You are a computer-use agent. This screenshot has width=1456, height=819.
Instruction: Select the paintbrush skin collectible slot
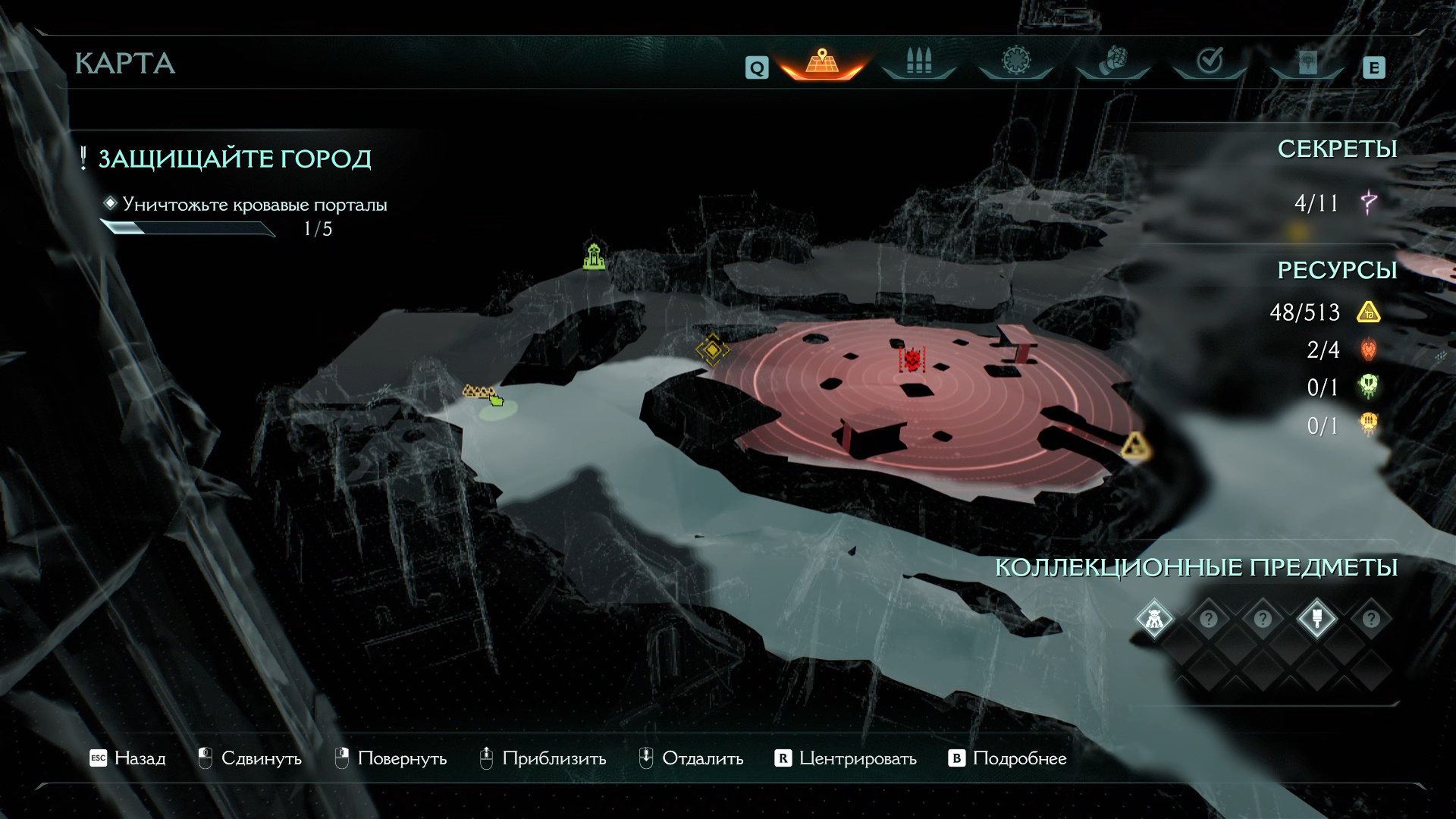point(1316,619)
